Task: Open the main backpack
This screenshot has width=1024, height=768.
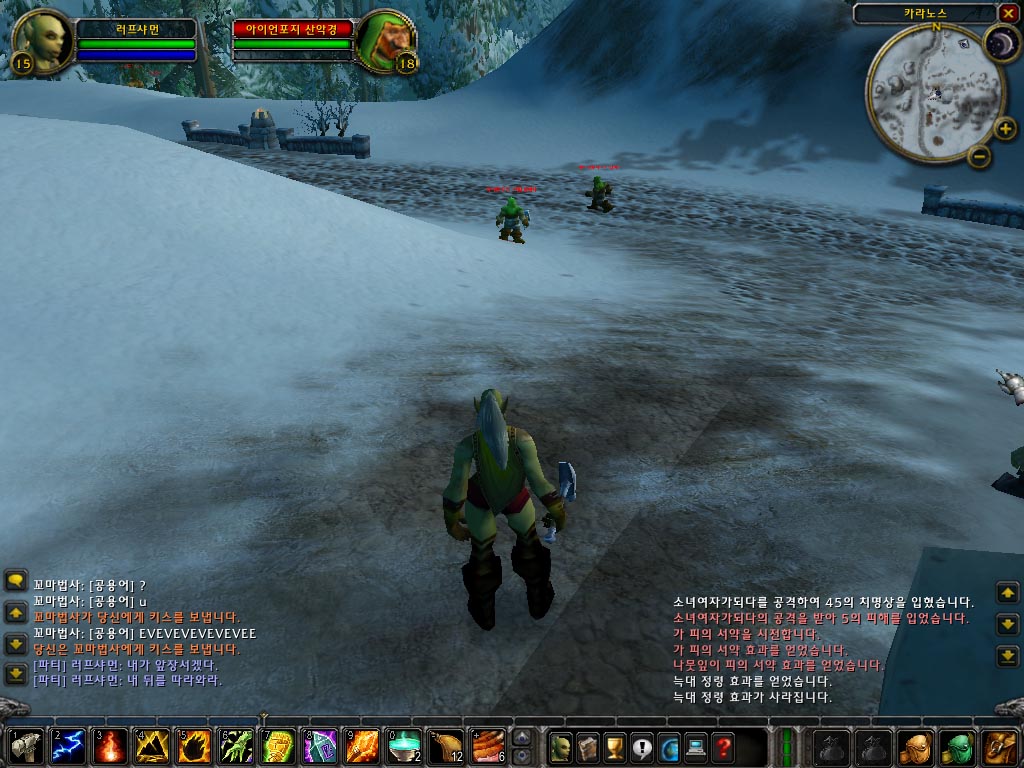Action: 1001,747
